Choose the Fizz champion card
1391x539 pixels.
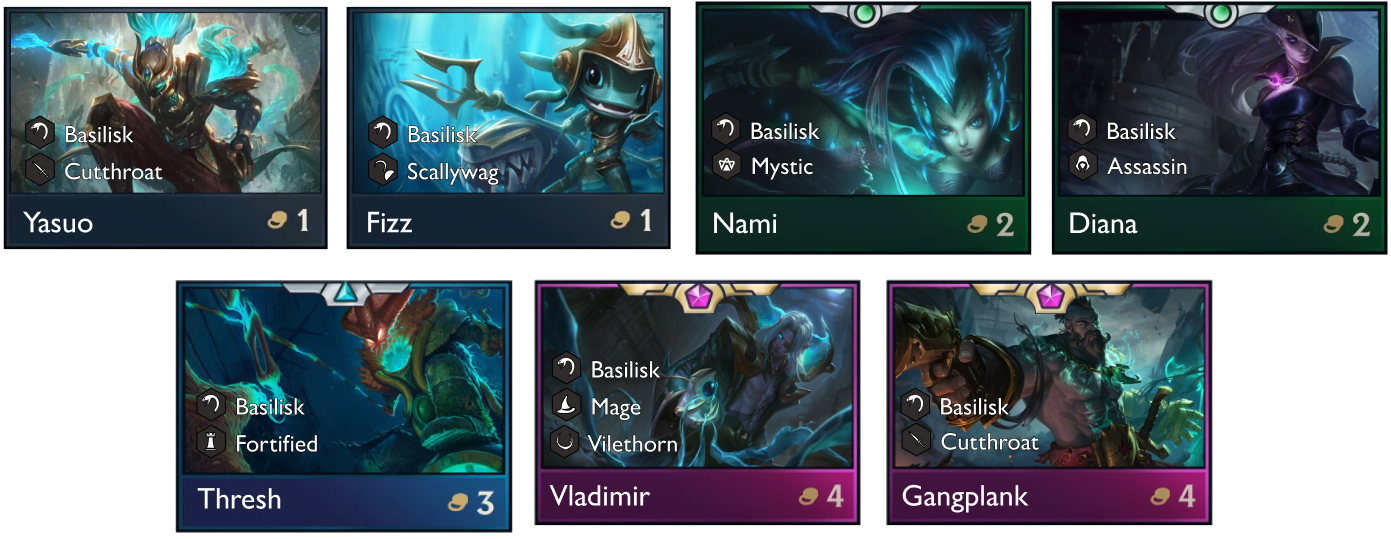(509, 127)
